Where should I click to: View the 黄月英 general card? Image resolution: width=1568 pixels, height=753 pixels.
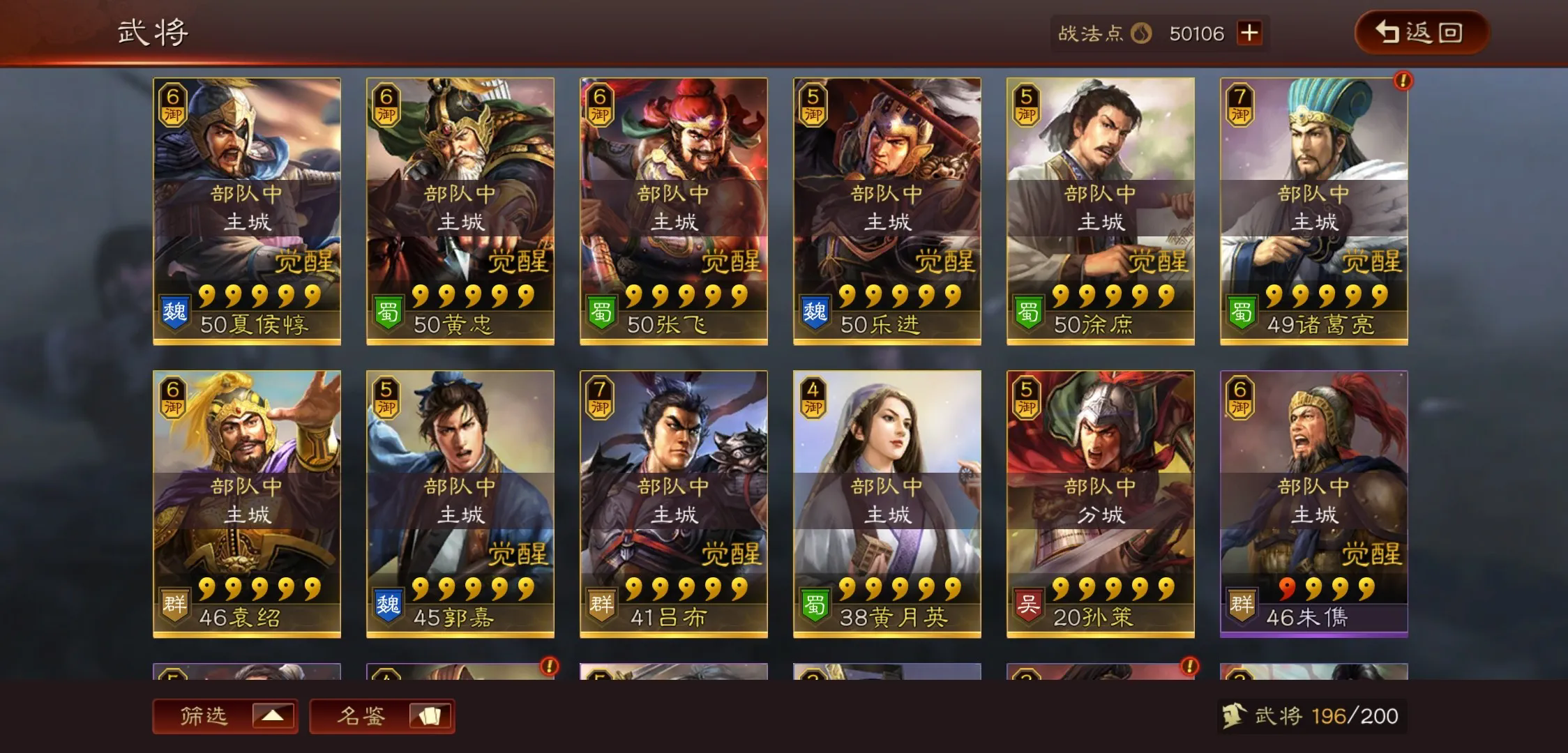tap(887, 504)
